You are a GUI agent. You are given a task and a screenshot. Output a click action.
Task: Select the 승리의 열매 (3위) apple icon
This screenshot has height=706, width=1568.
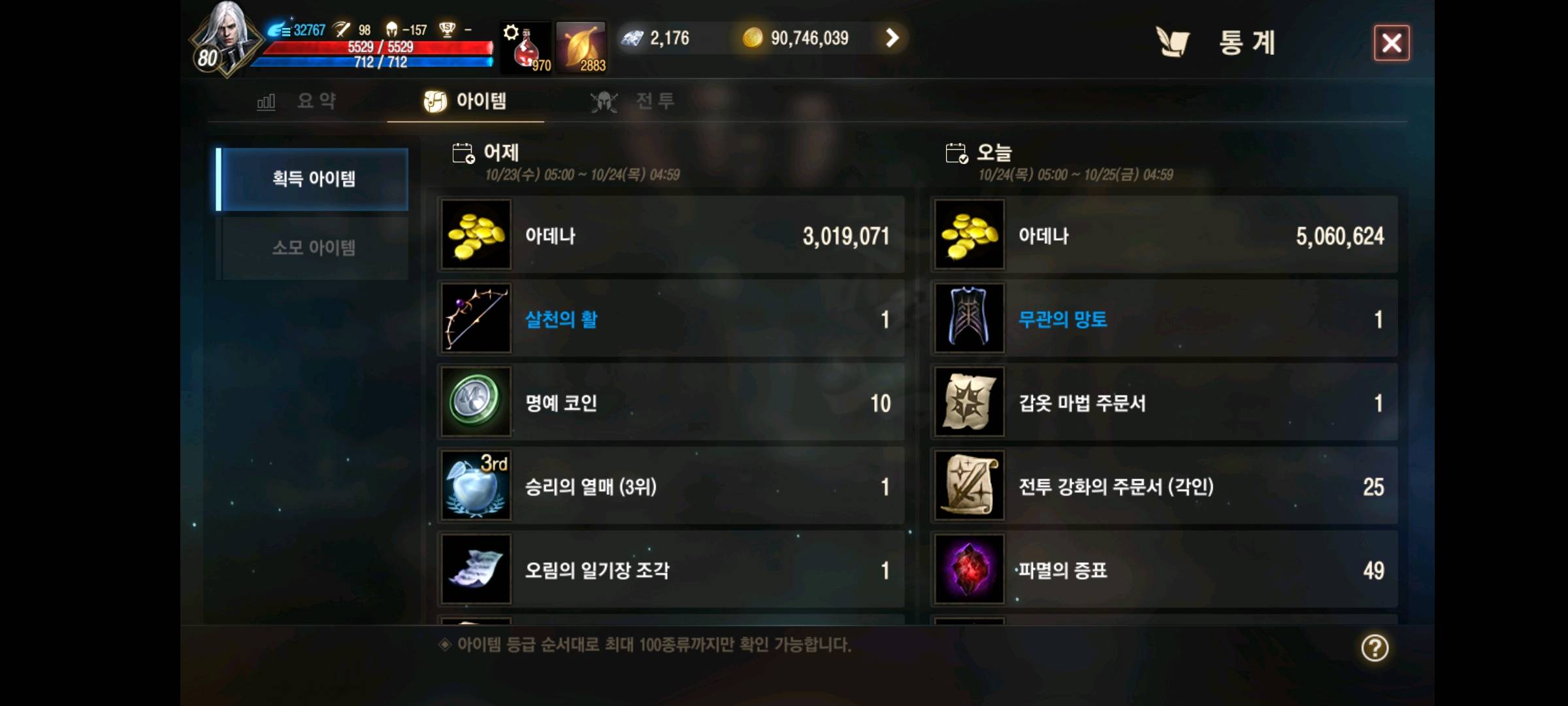476,487
